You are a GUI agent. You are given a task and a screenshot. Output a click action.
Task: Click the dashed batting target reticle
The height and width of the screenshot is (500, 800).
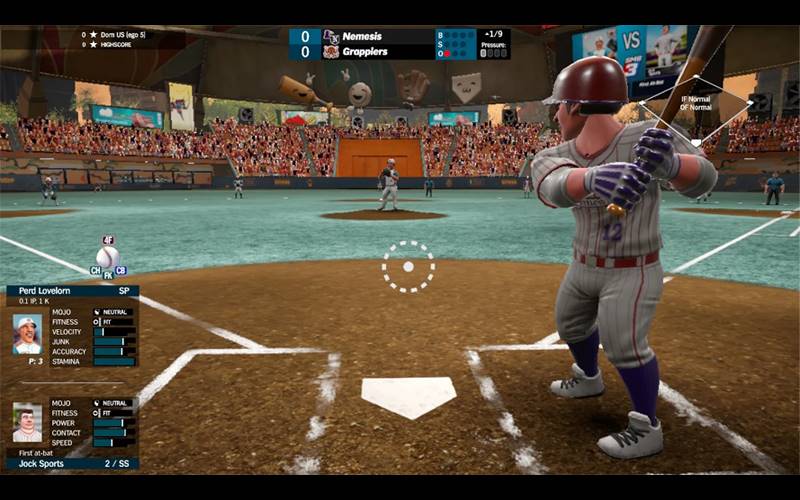[x=408, y=267]
